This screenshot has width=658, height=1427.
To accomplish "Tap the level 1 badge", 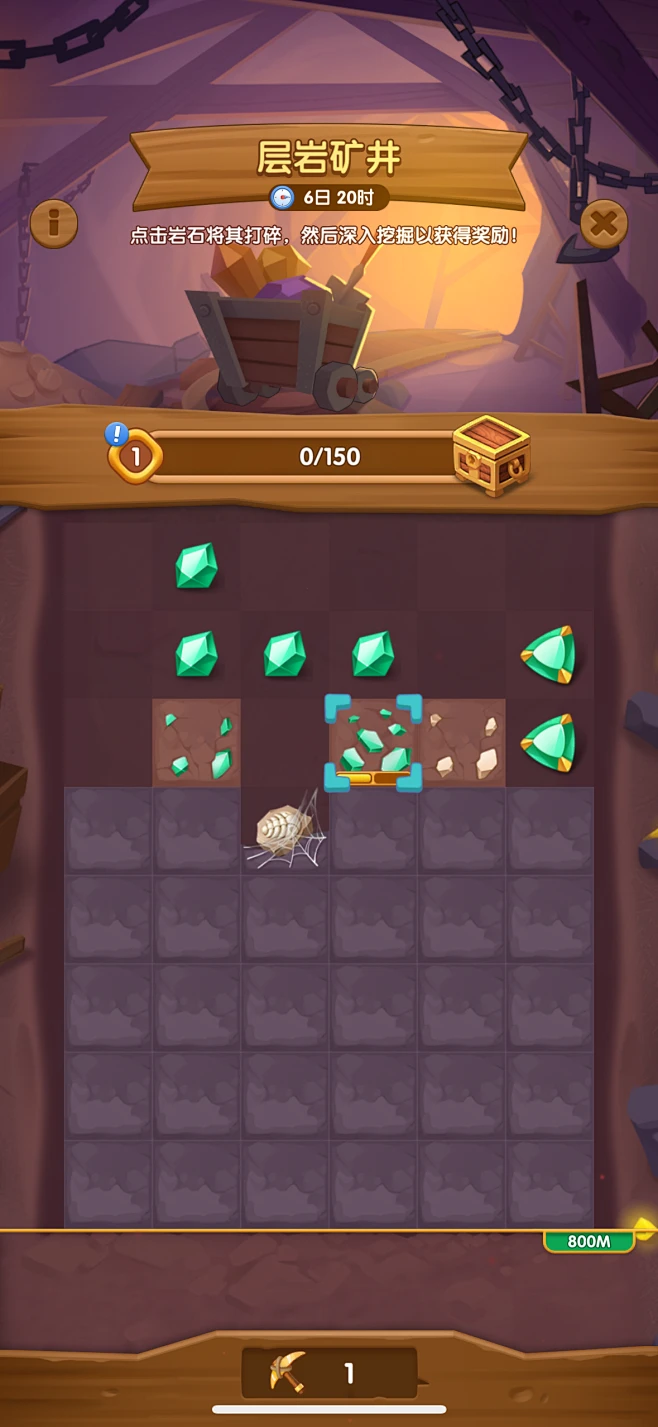I will [x=135, y=457].
